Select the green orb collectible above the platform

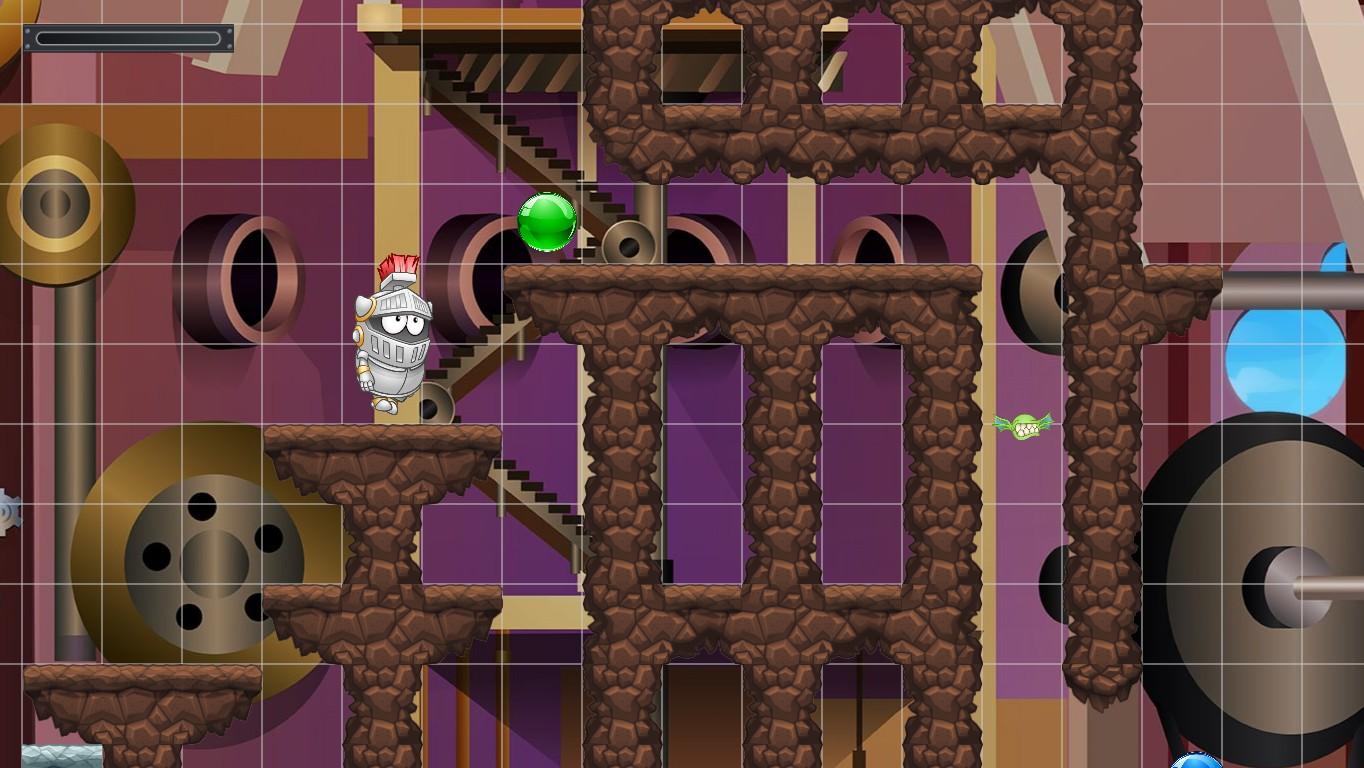click(x=545, y=222)
